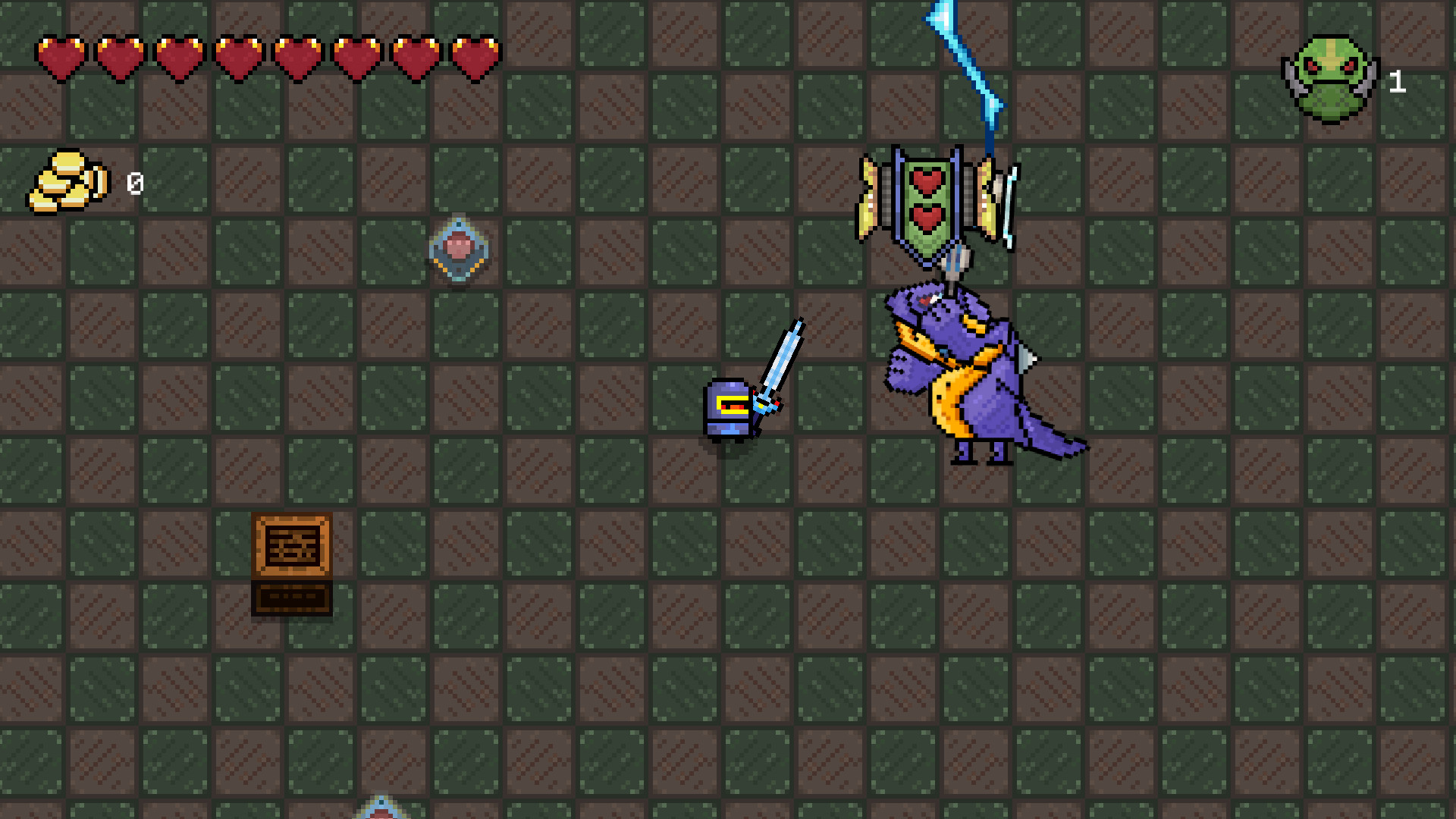
Task: Click the blue lightning bolt above the boss
Action: pyautogui.click(x=963, y=61)
